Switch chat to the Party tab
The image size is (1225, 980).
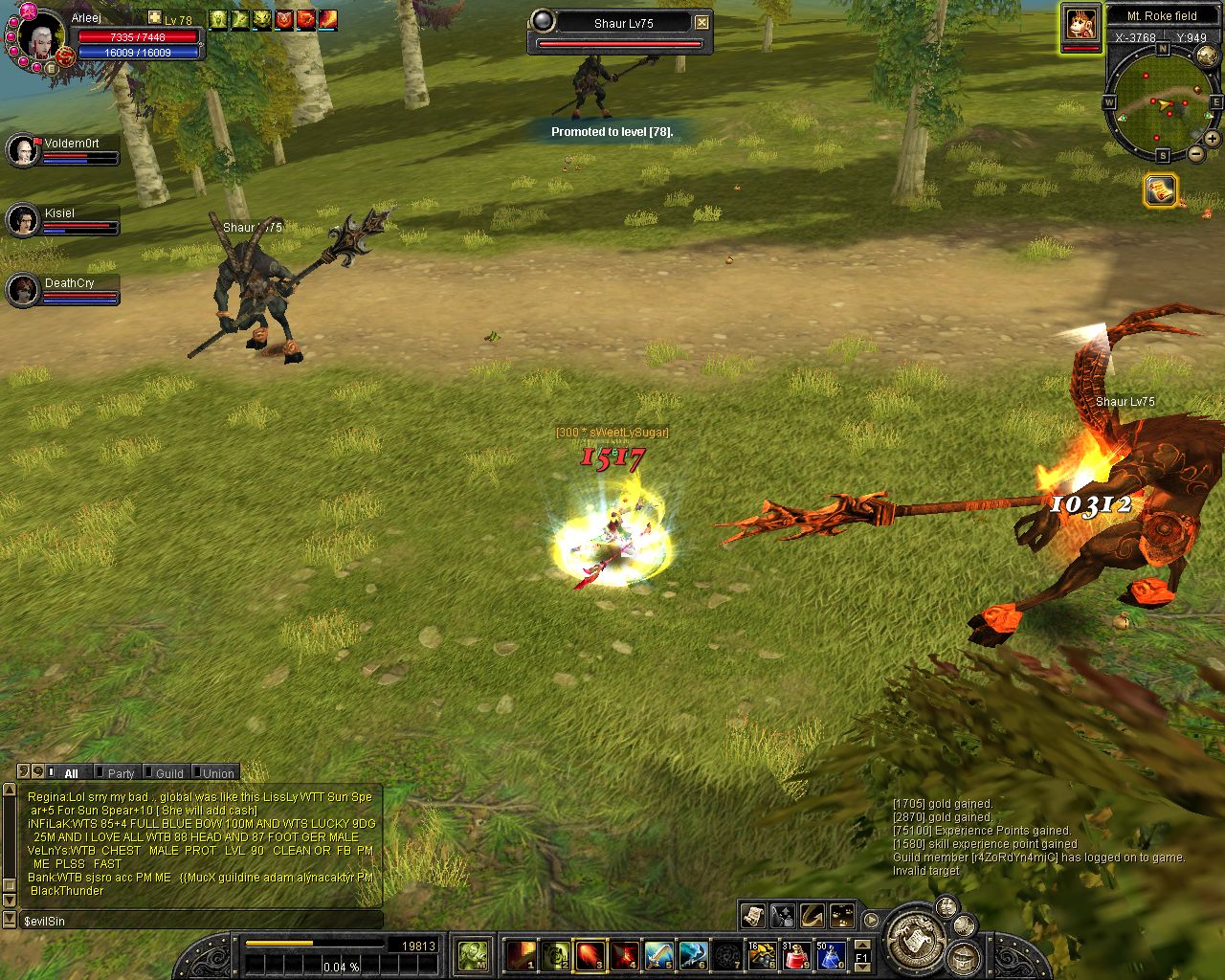tap(120, 773)
